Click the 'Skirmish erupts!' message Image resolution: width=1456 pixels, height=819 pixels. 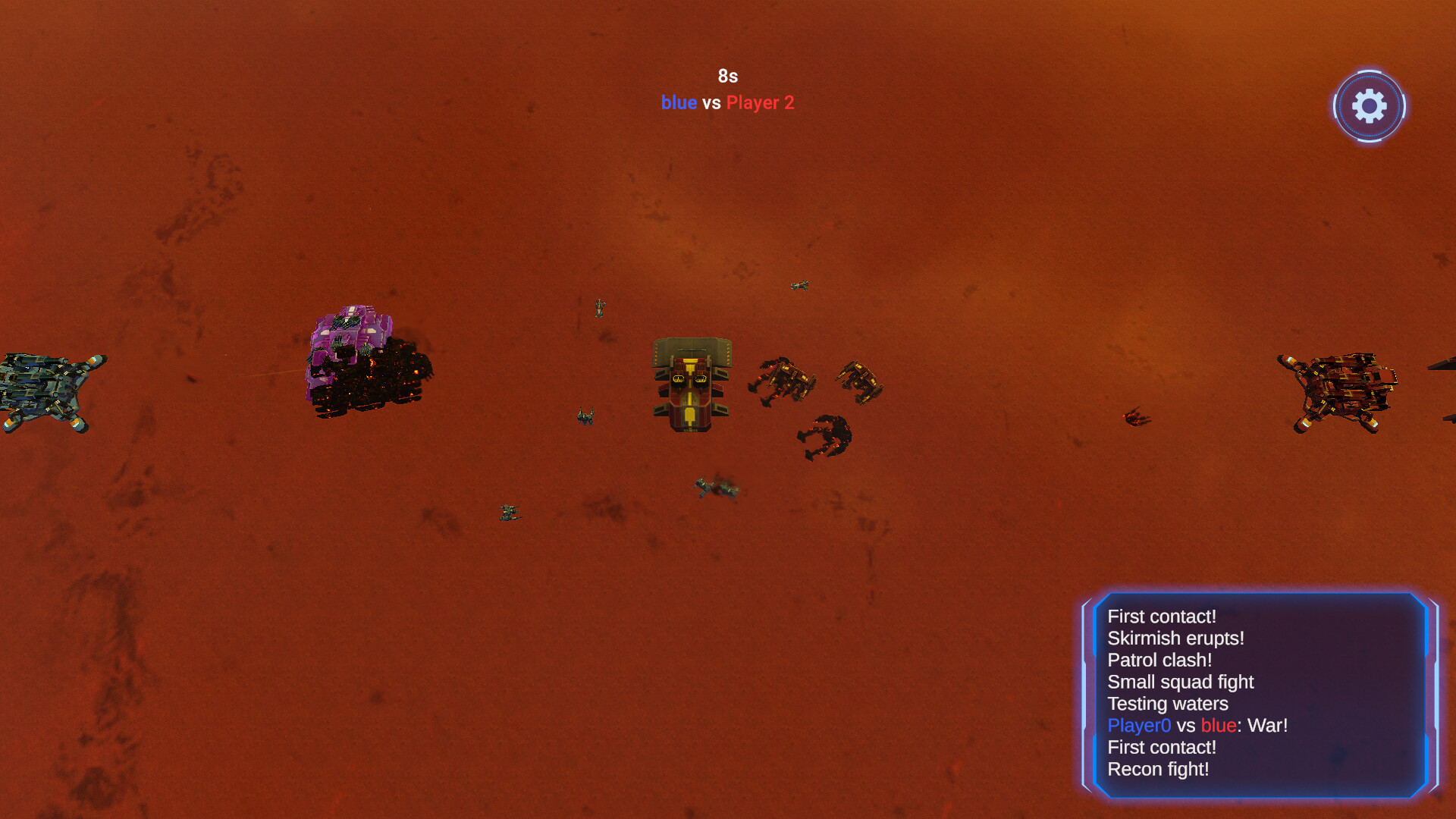pos(1175,639)
